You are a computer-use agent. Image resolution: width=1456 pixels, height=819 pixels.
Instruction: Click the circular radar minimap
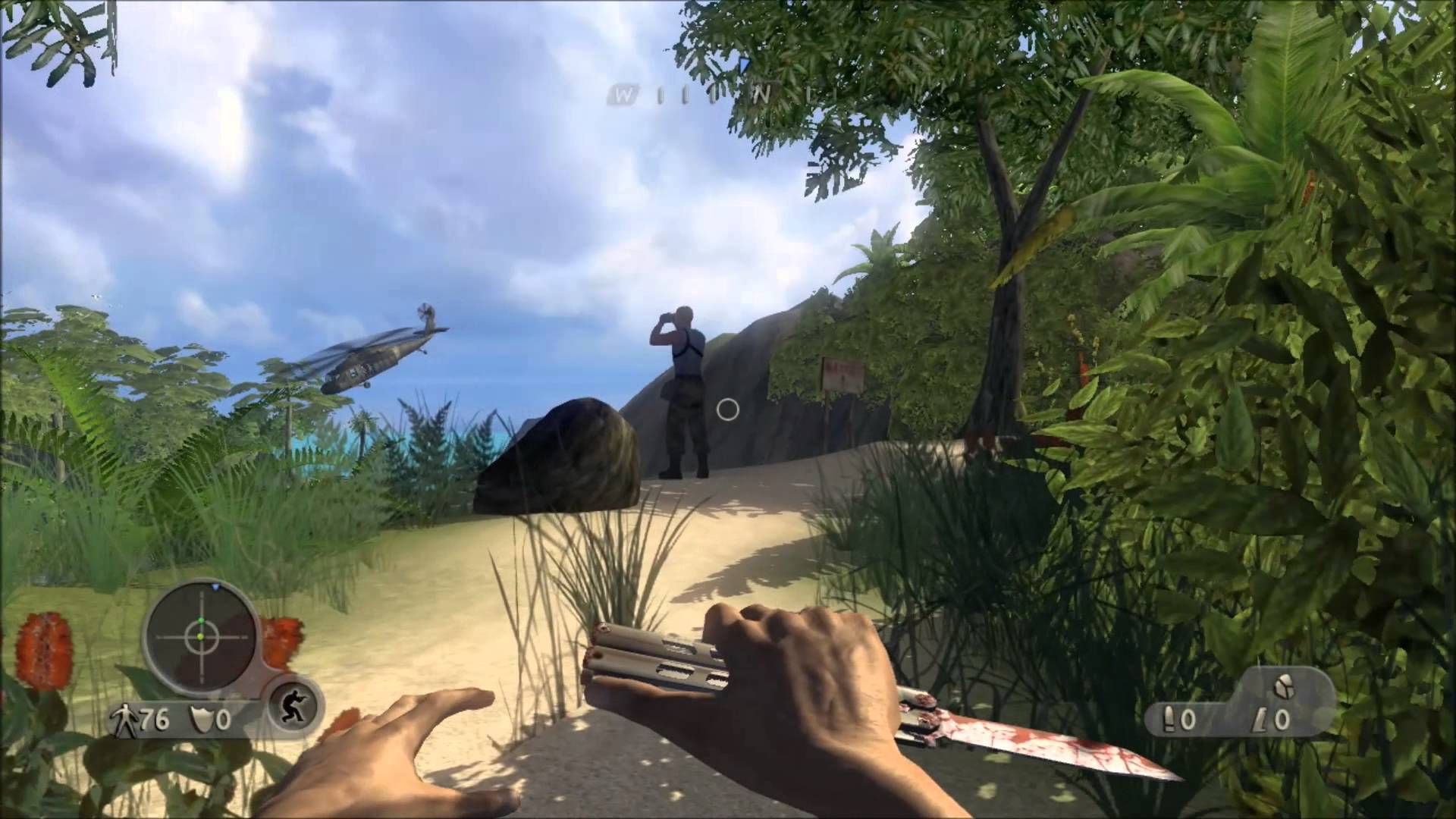point(201,637)
